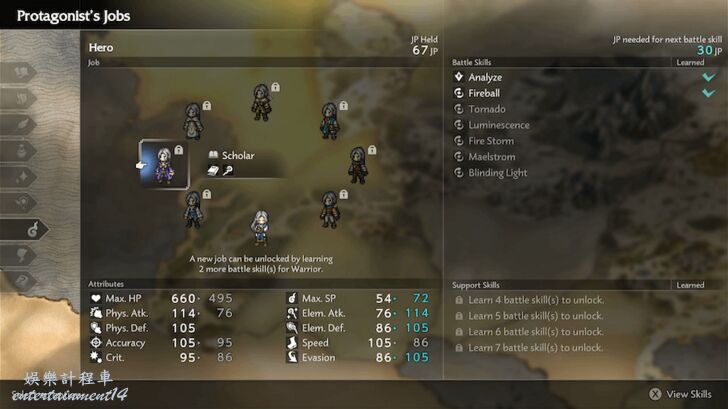The width and height of the screenshot is (728, 409).
Task: Select the support skill needing 5 battle skills
Action: [x=536, y=316]
